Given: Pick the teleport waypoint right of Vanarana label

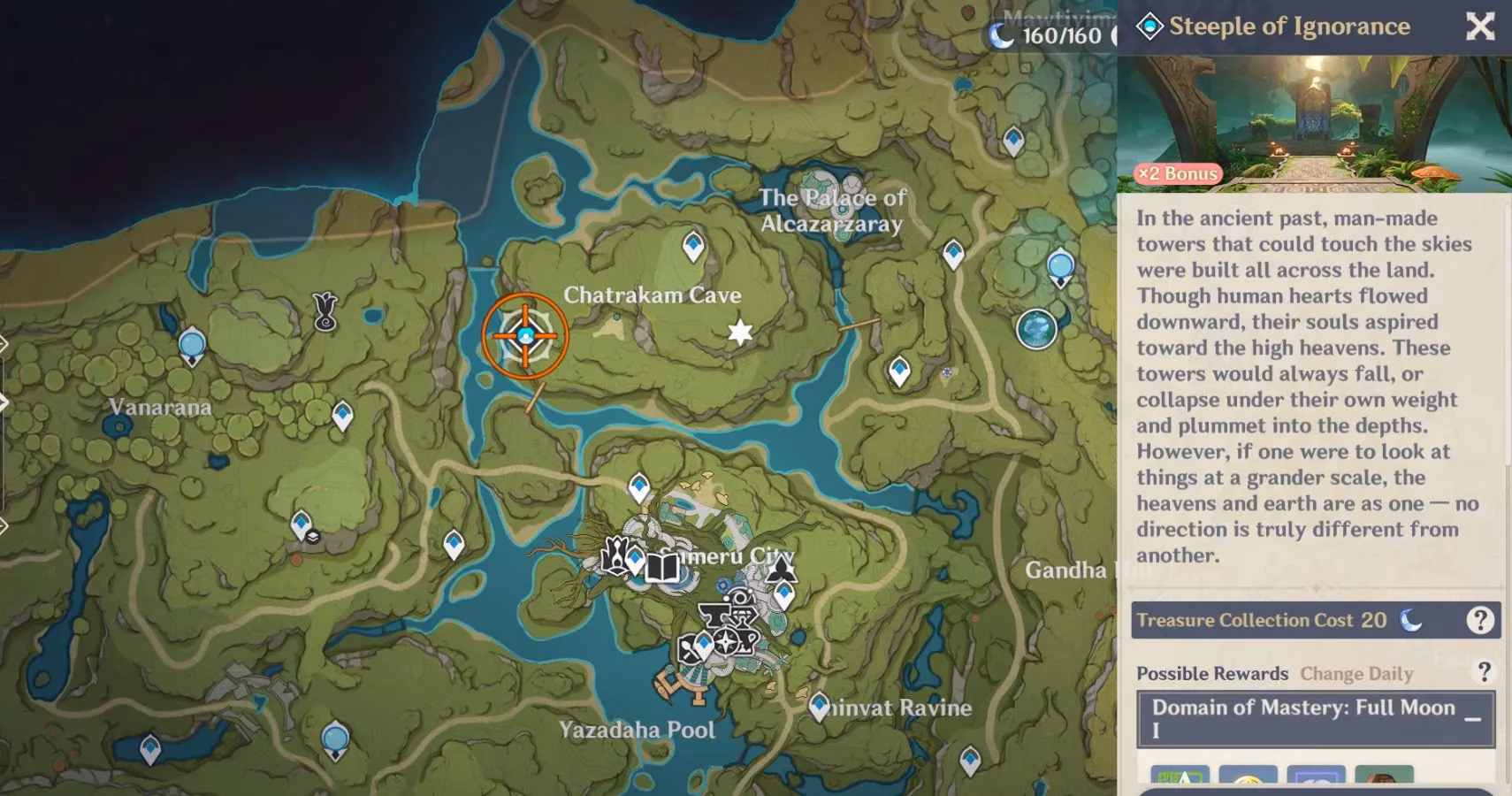Looking at the screenshot, I should pyautogui.click(x=342, y=415).
